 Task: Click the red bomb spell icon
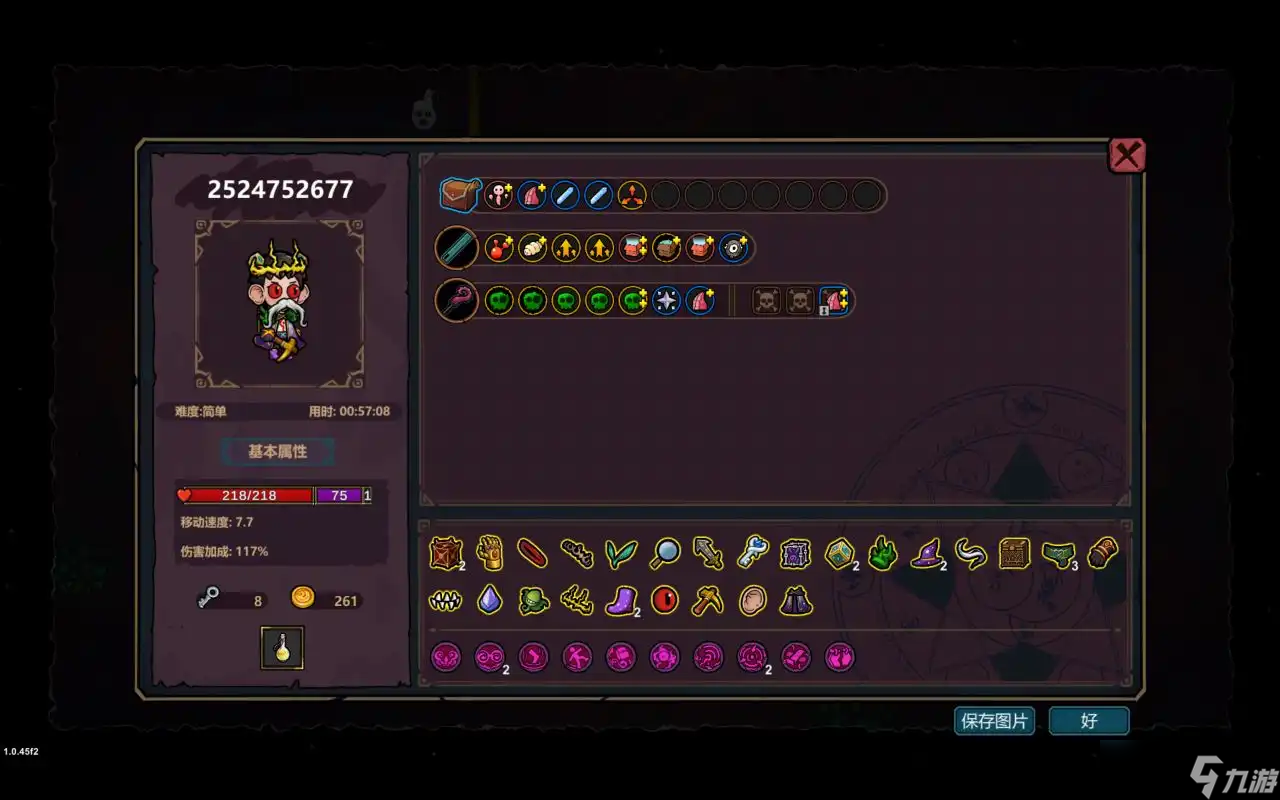coord(499,248)
